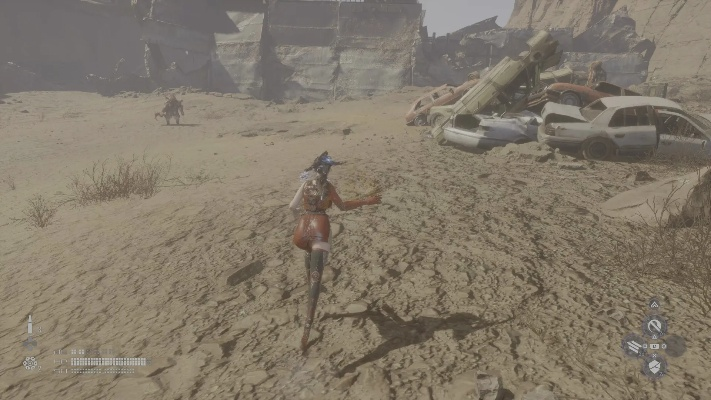Viewport: 711px width, 400px height.
Task: Click the up-chevron above the skill wheel
Action: pyautogui.click(x=654, y=304)
